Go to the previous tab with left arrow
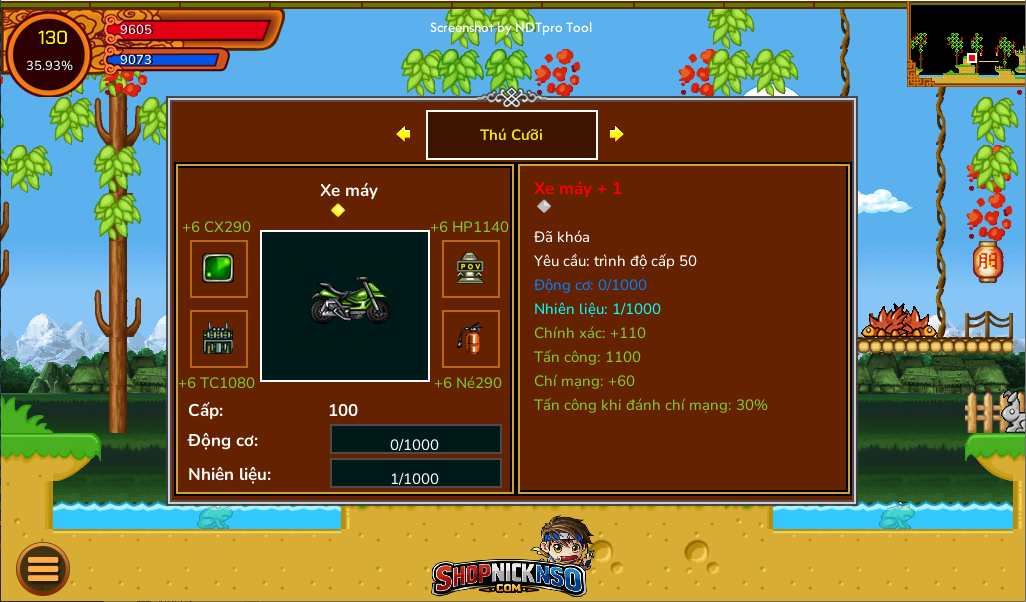 [x=404, y=134]
